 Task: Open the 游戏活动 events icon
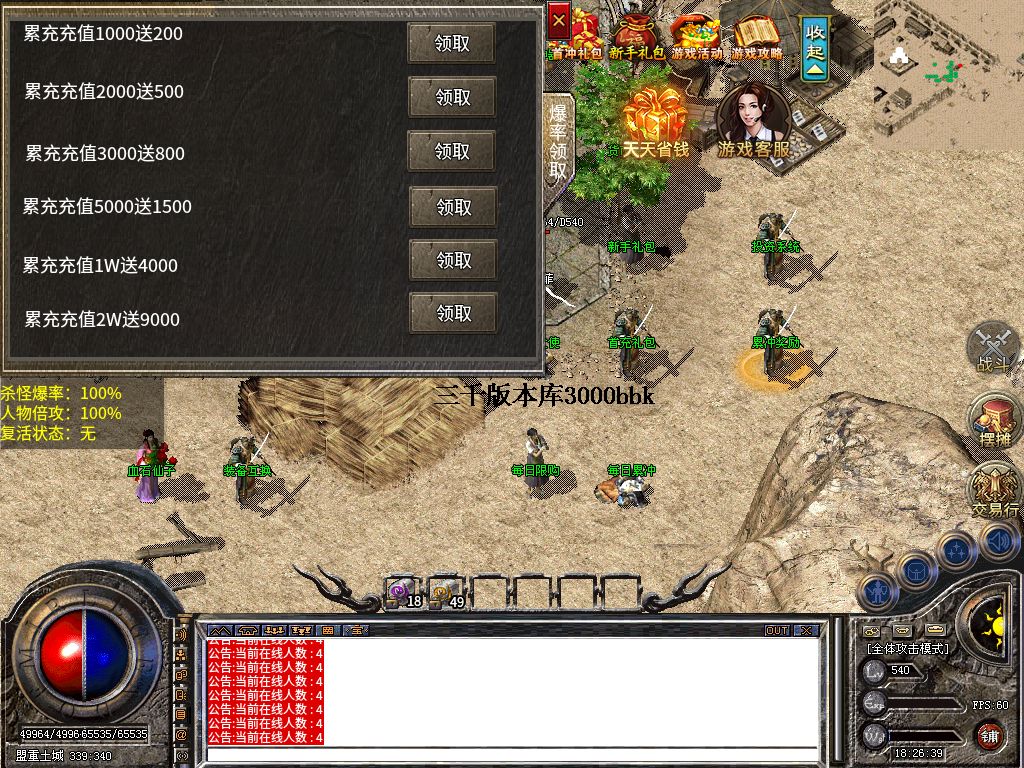[695, 35]
